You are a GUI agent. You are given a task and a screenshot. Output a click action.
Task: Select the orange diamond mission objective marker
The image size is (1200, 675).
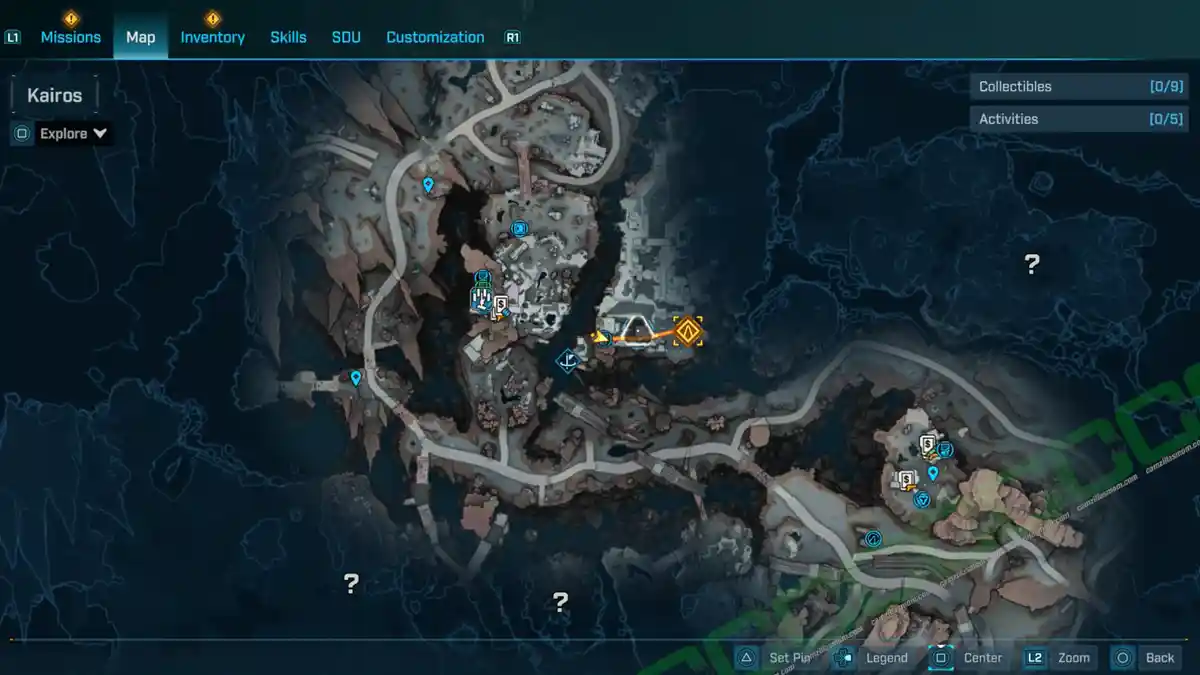688,330
